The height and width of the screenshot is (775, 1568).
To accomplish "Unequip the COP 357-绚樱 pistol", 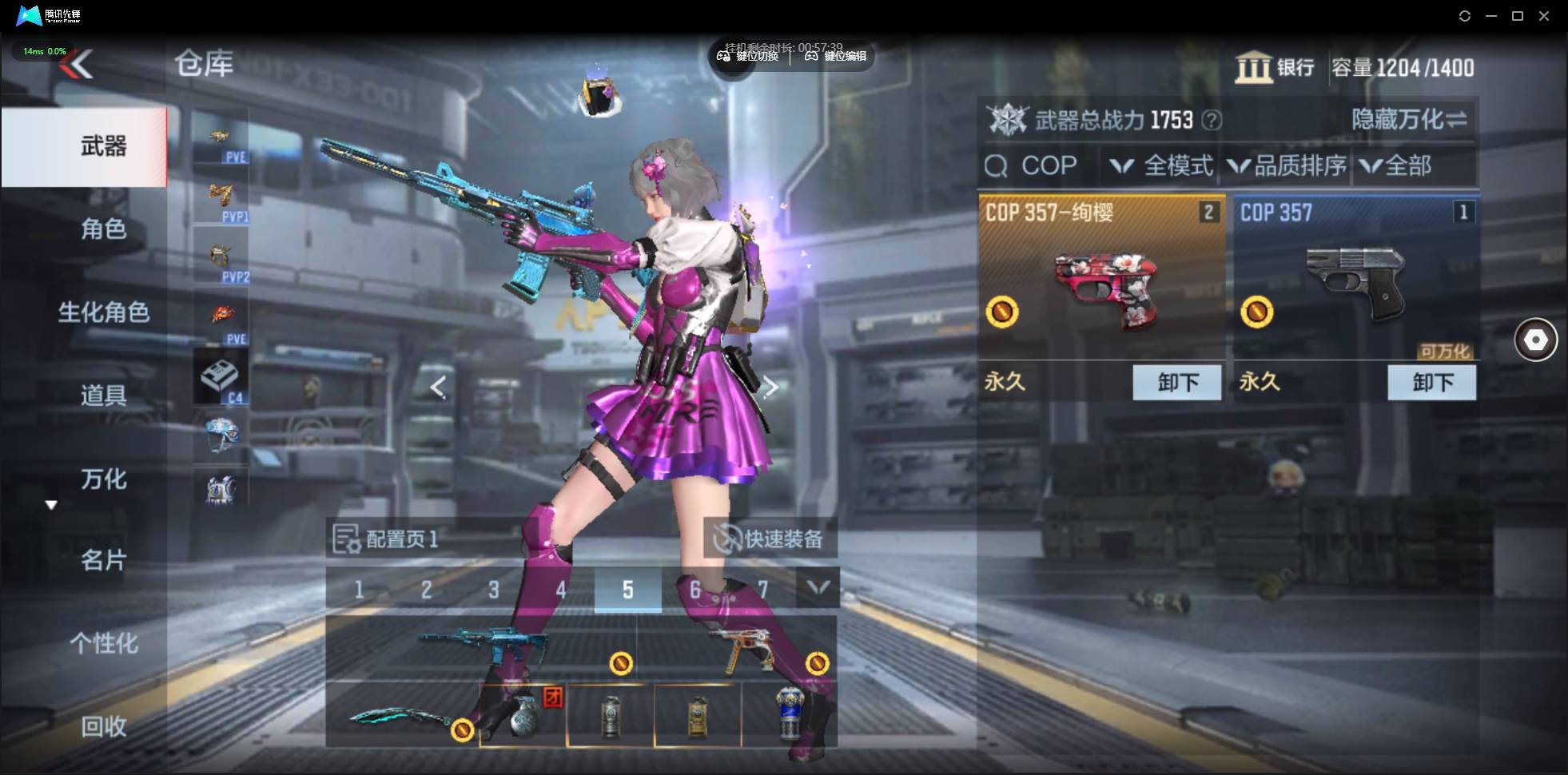I will click(x=1176, y=382).
